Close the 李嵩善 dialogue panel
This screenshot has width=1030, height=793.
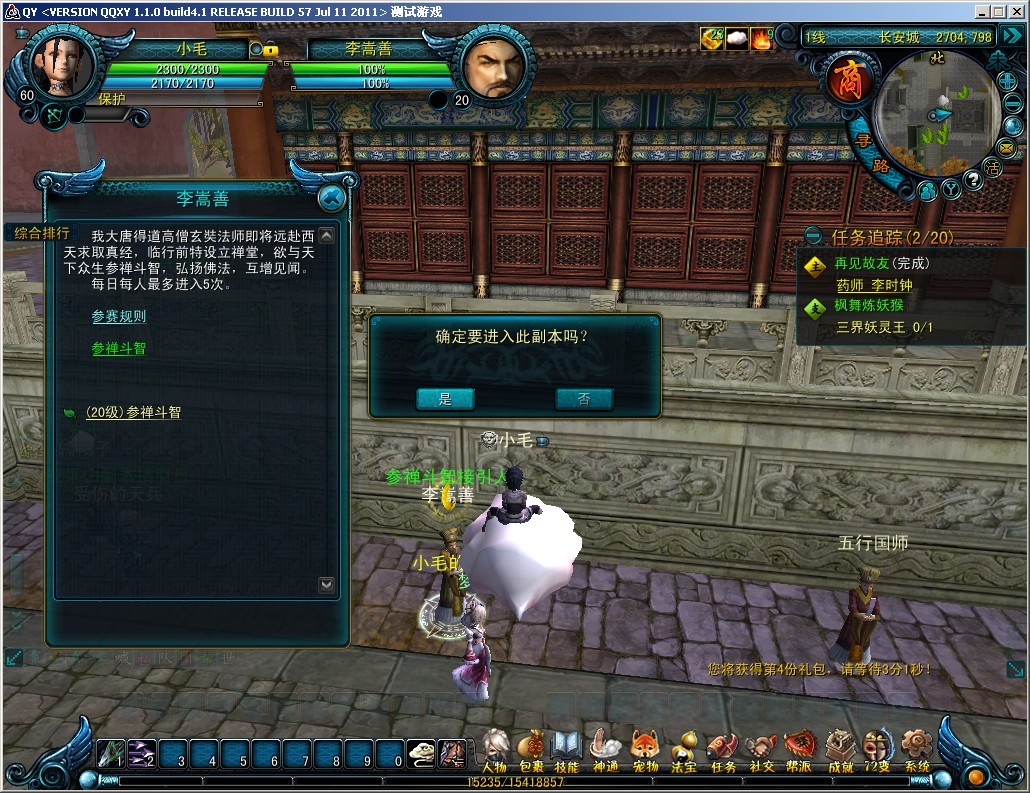point(331,198)
